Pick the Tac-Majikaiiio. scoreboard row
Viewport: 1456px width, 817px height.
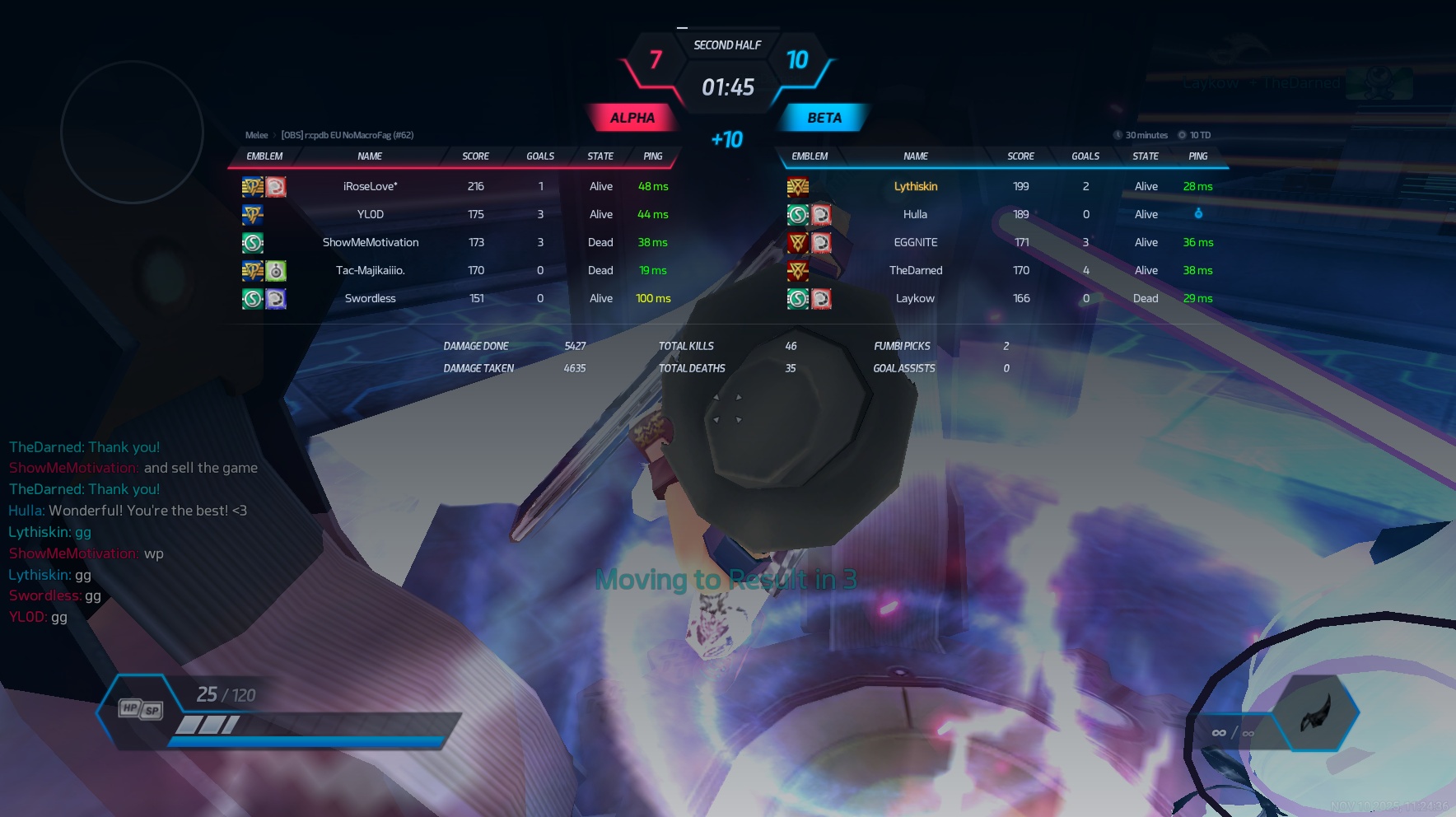pyautogui.click(x=370, y=270)
